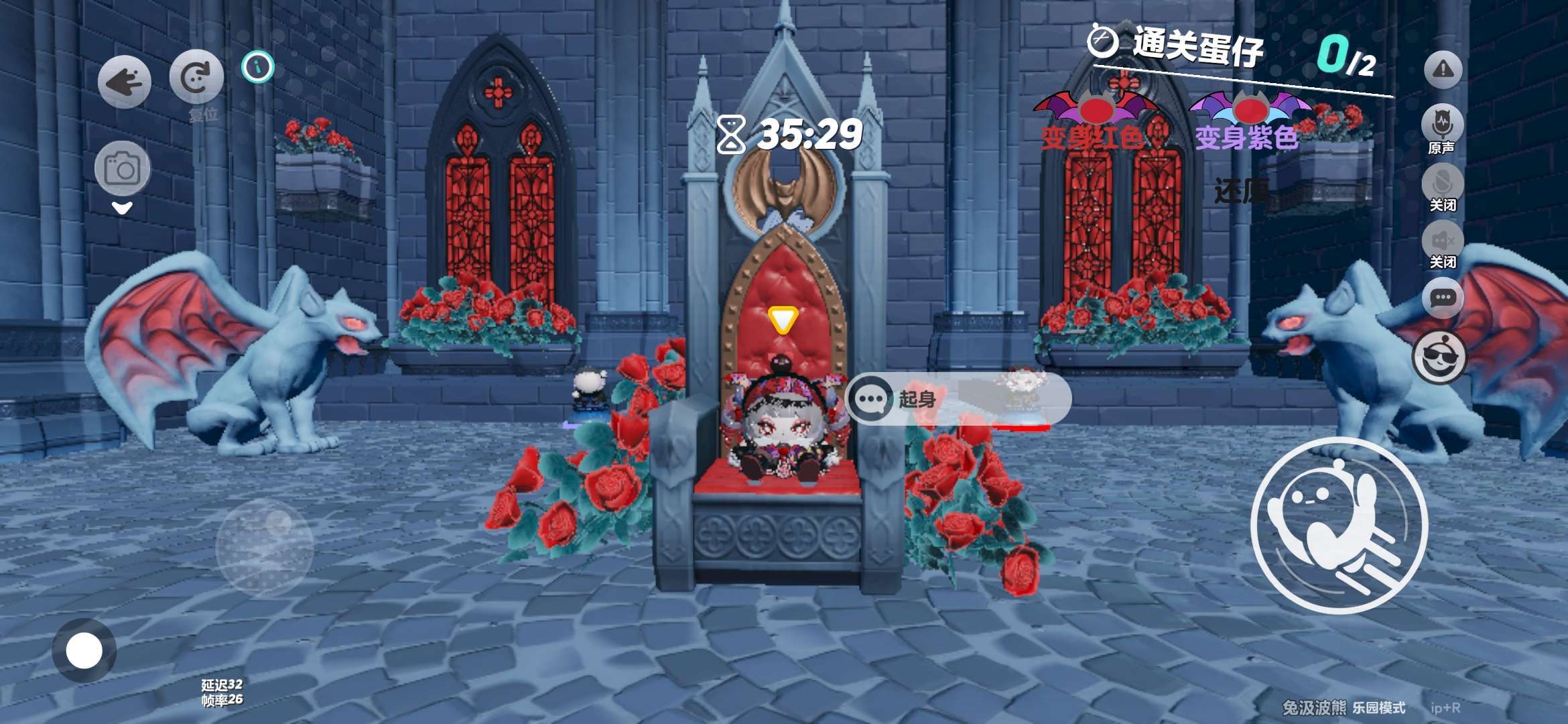Screen dimensions: 1568x724
Task: Click the 还原 restore button
Action: pos(1241,192)
